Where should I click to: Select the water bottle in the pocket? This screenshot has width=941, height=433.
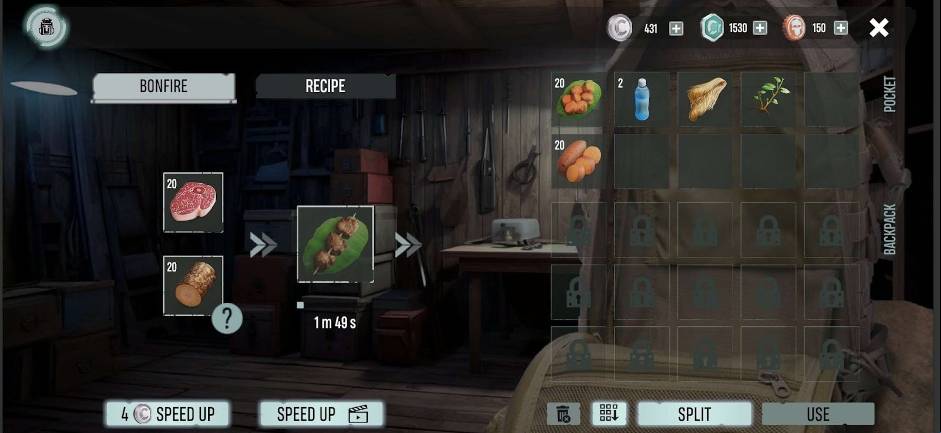coord(642,99)
